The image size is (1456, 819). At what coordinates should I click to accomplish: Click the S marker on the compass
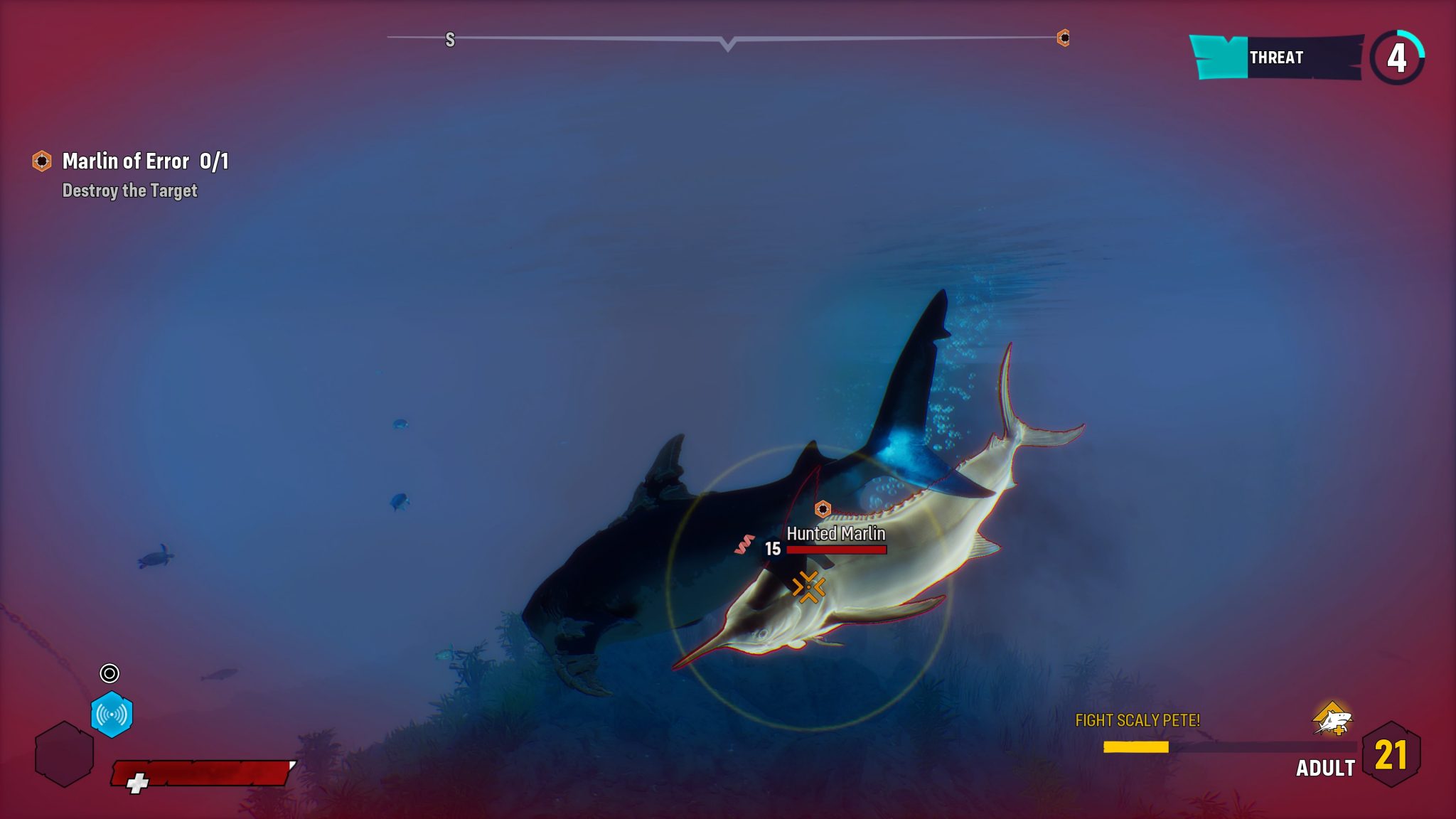(449, 40)
